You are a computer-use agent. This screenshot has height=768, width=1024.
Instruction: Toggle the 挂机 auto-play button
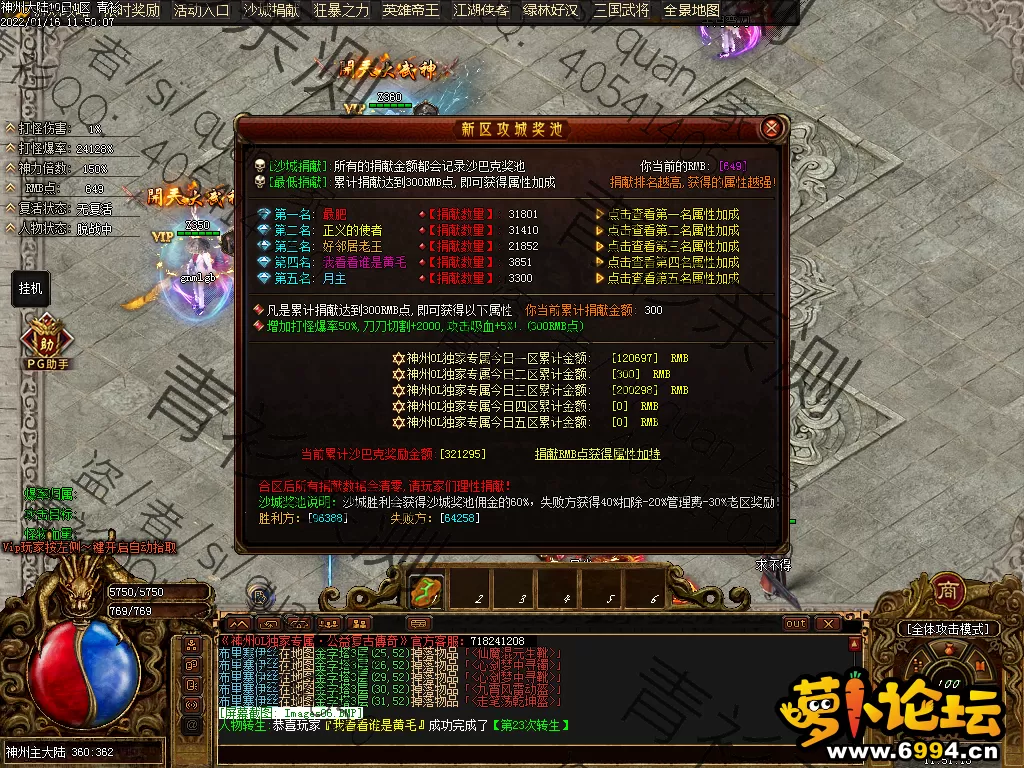[x=31, y=289]
